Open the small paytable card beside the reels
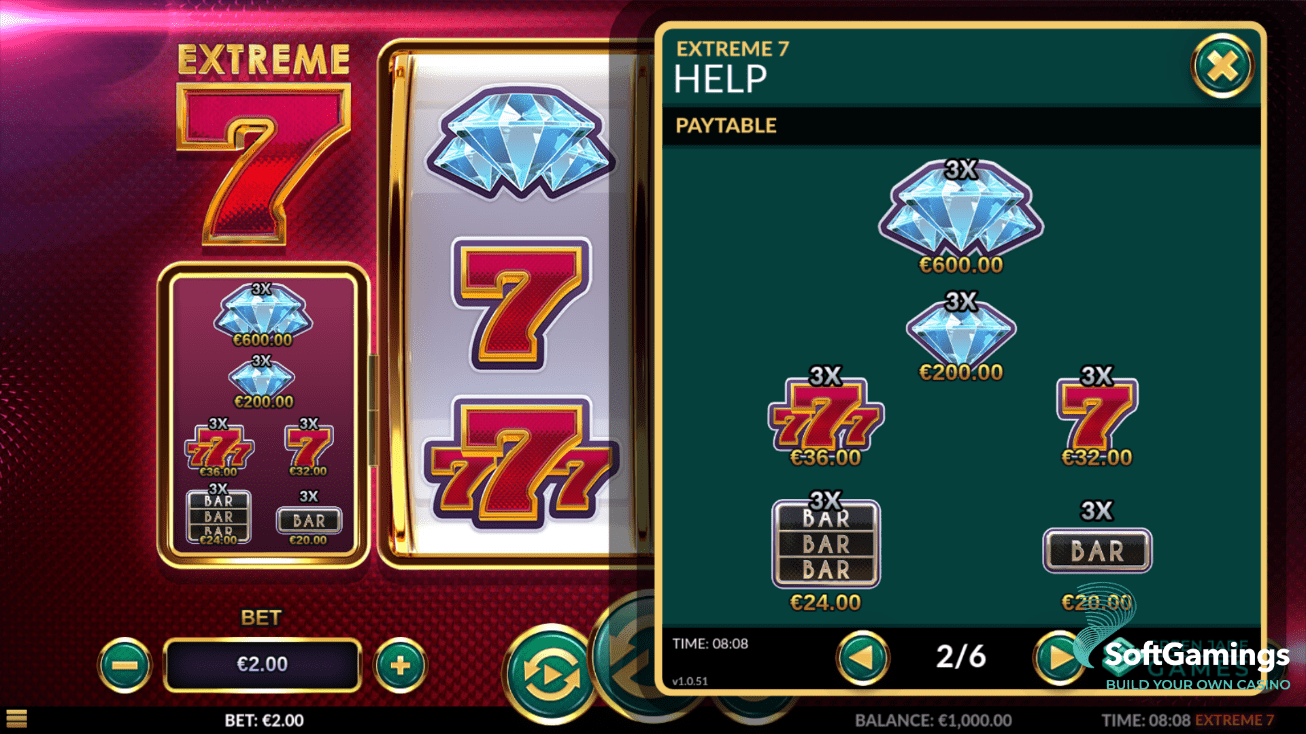This screenshot has width=1306, height=734. pos(263,411)
